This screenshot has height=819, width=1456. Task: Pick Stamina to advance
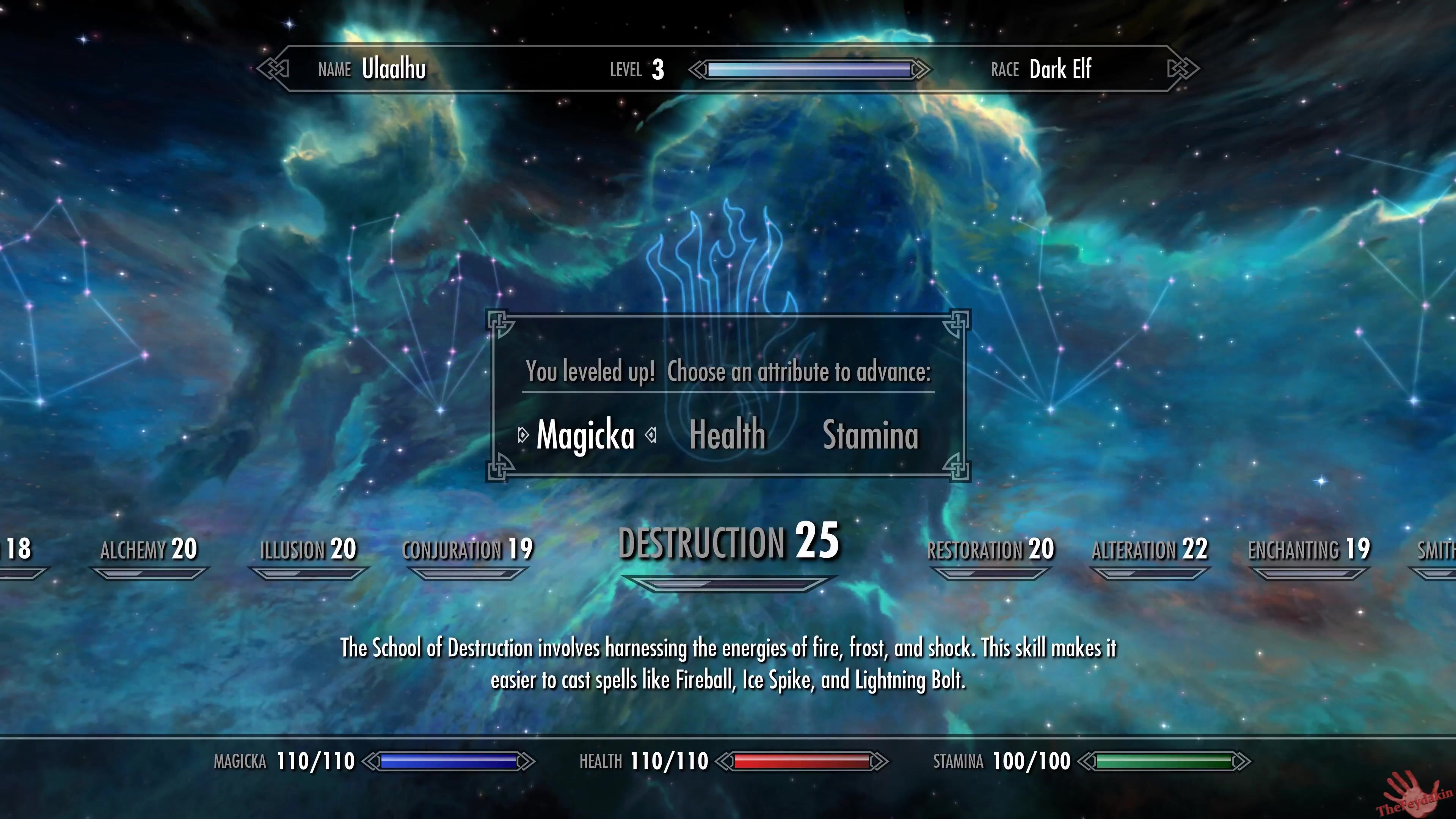(x=871, y=435)
